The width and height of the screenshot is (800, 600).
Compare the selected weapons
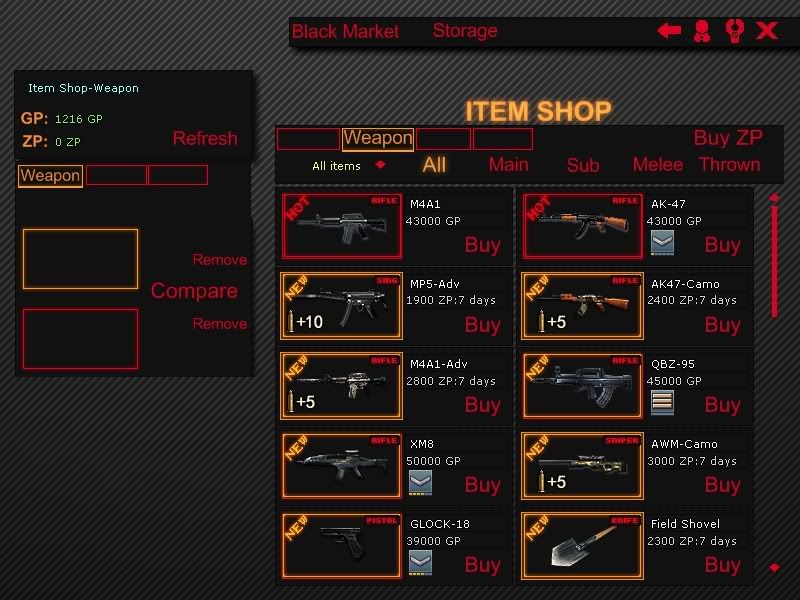coord(194,291)
